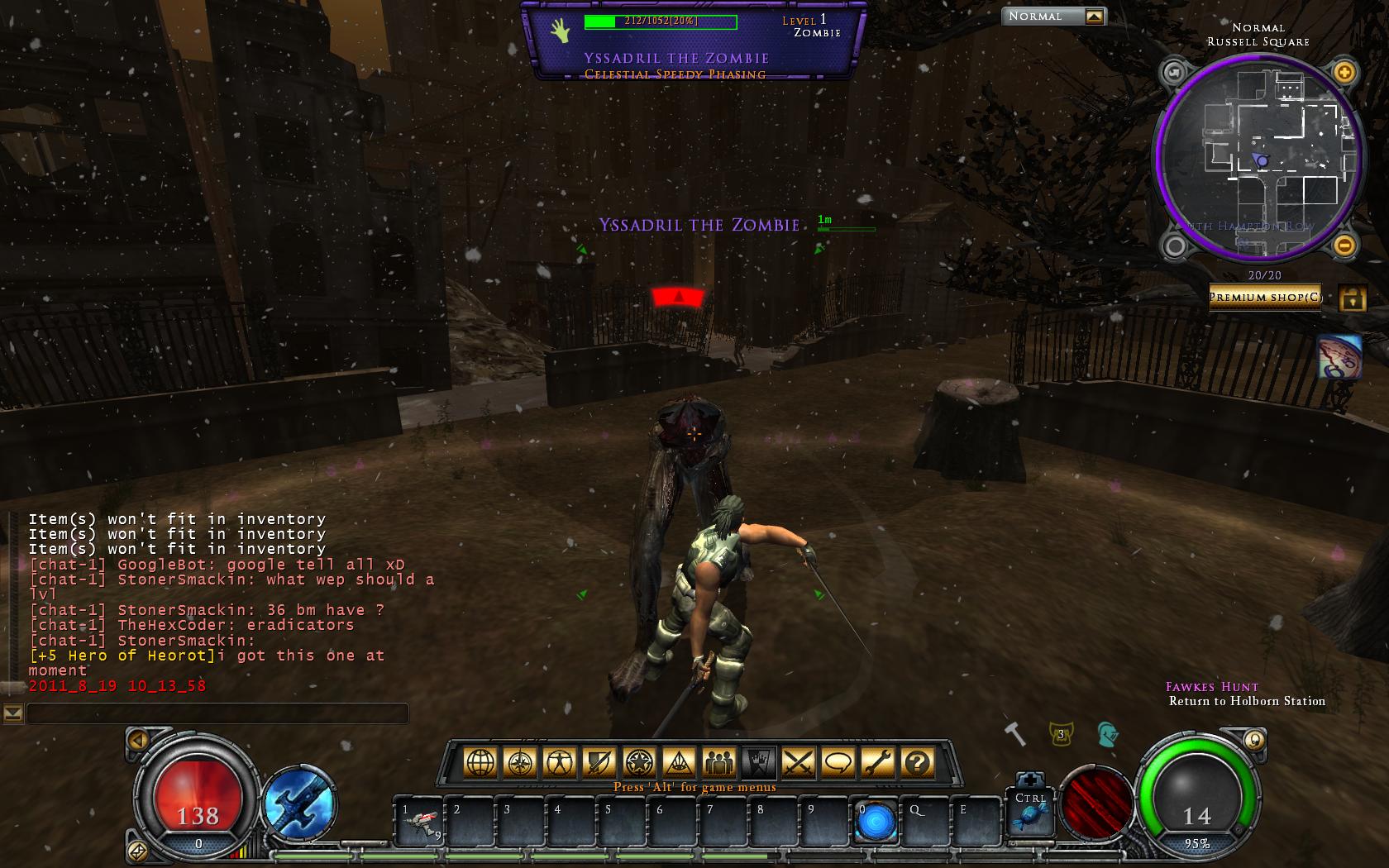Zoom out the minimap with minus button

pos(1344,245)
